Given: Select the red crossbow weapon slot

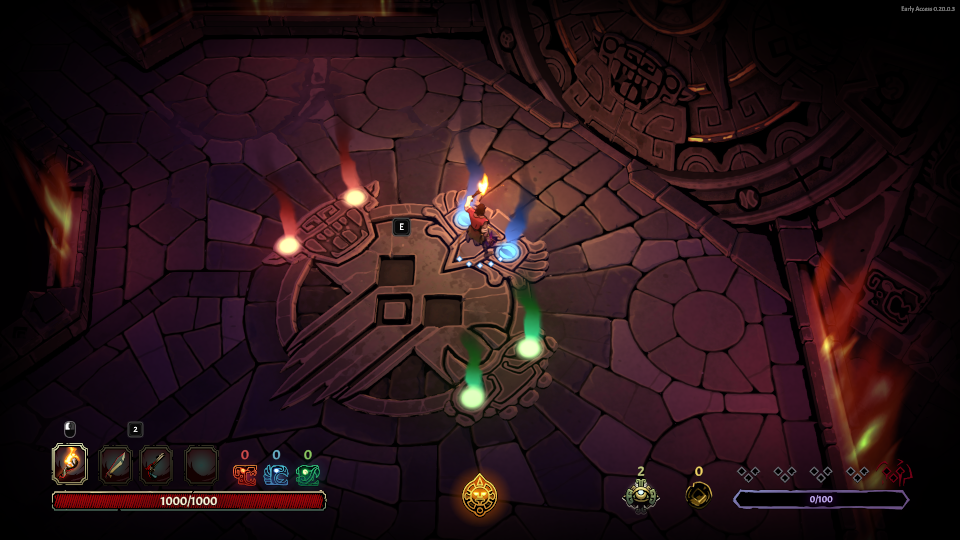Looking at the screenshot, I should (x=157, y=465).
